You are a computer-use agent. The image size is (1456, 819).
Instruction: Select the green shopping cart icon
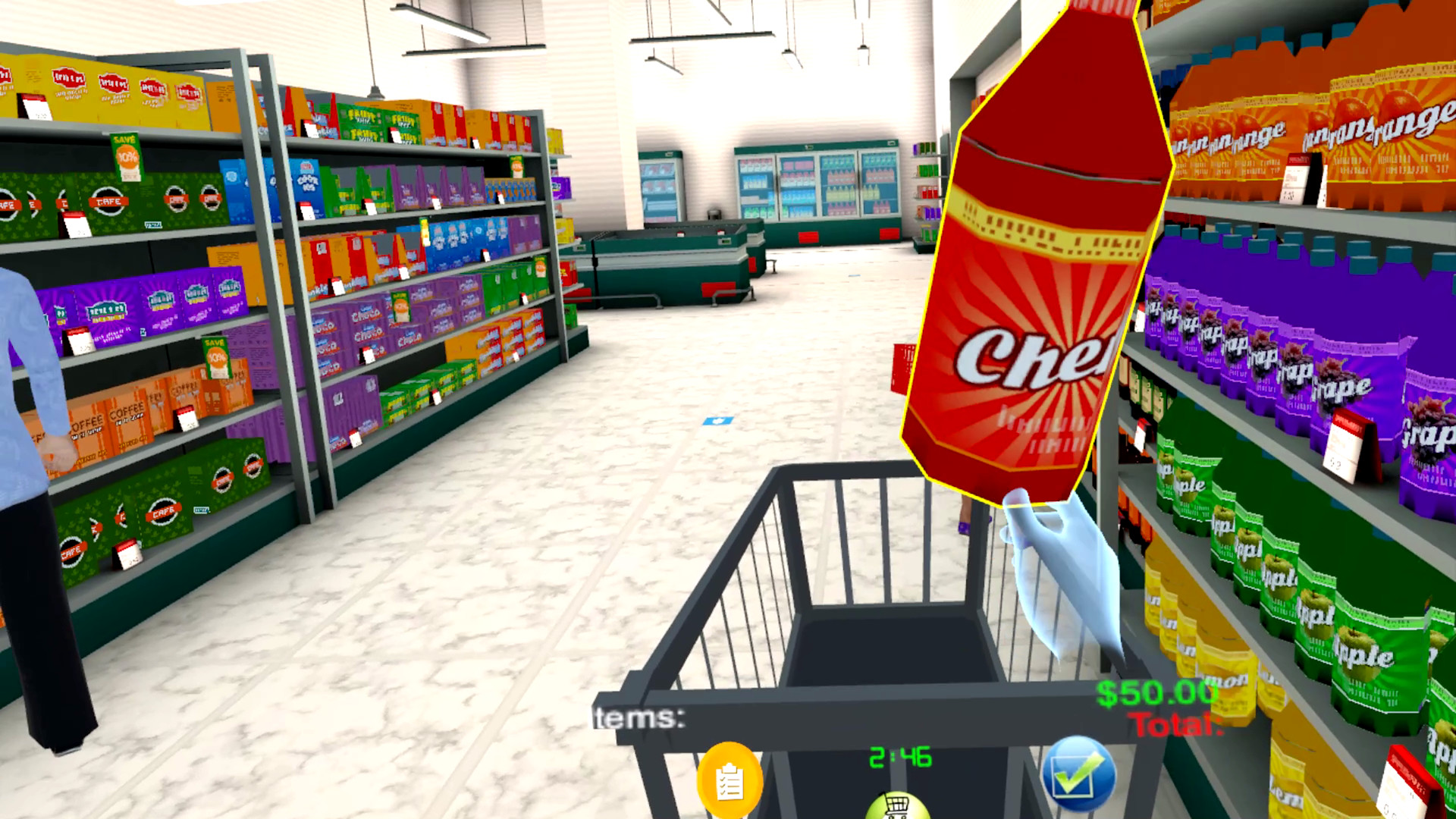pyautogui.click(x=898, y=809)
